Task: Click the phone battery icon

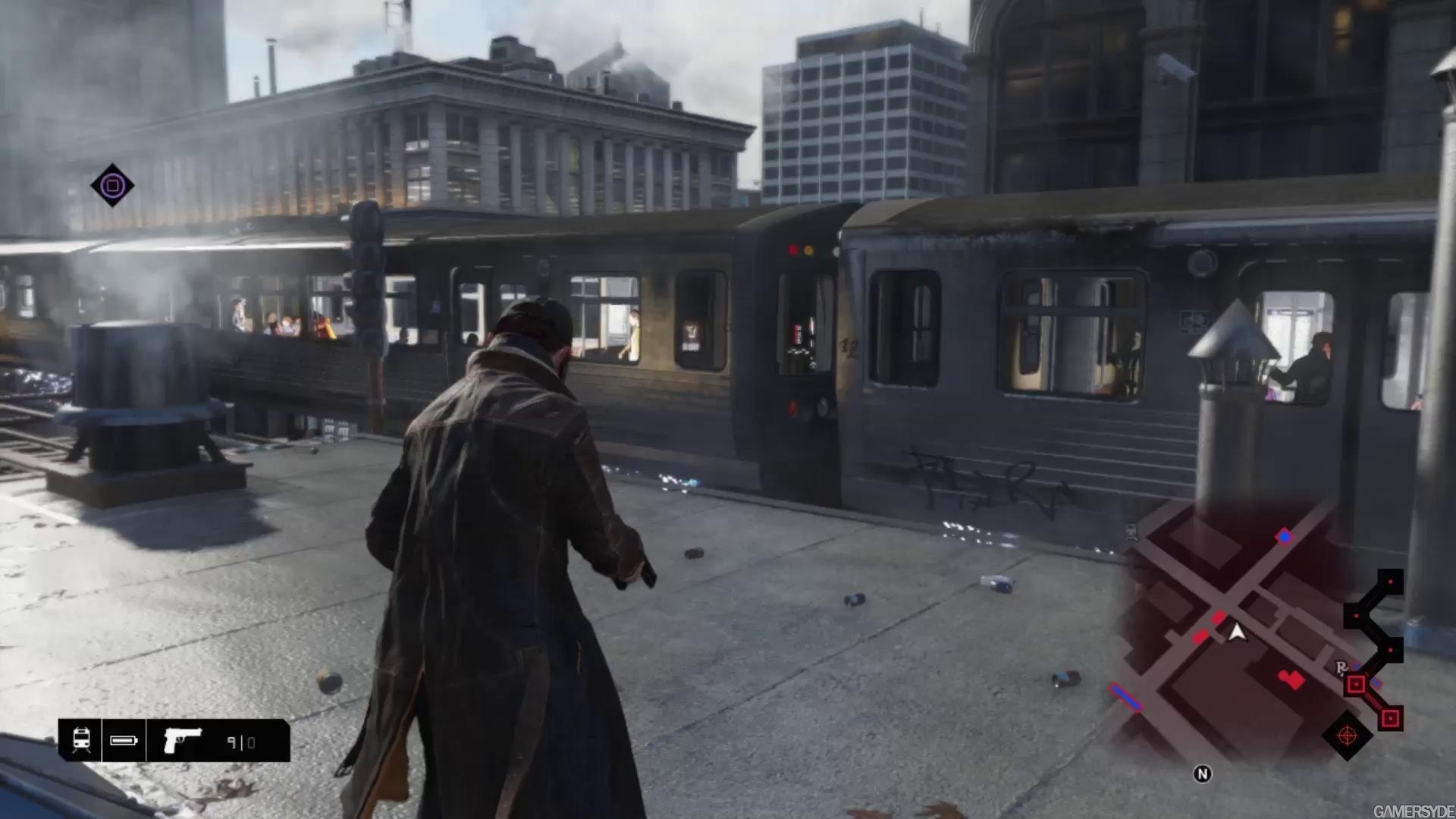Action: 124,740
